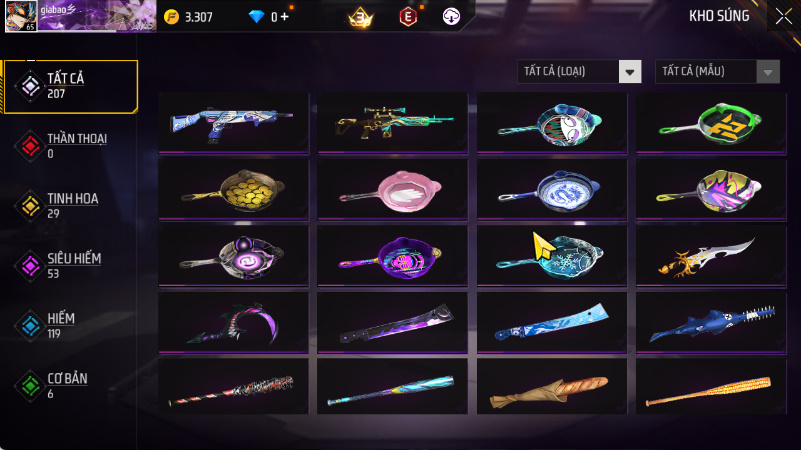This screenshot has width=801, height=450.
Task: Open the Tất Cả (Mẫu) model dropdown
Action: [717, 71]
